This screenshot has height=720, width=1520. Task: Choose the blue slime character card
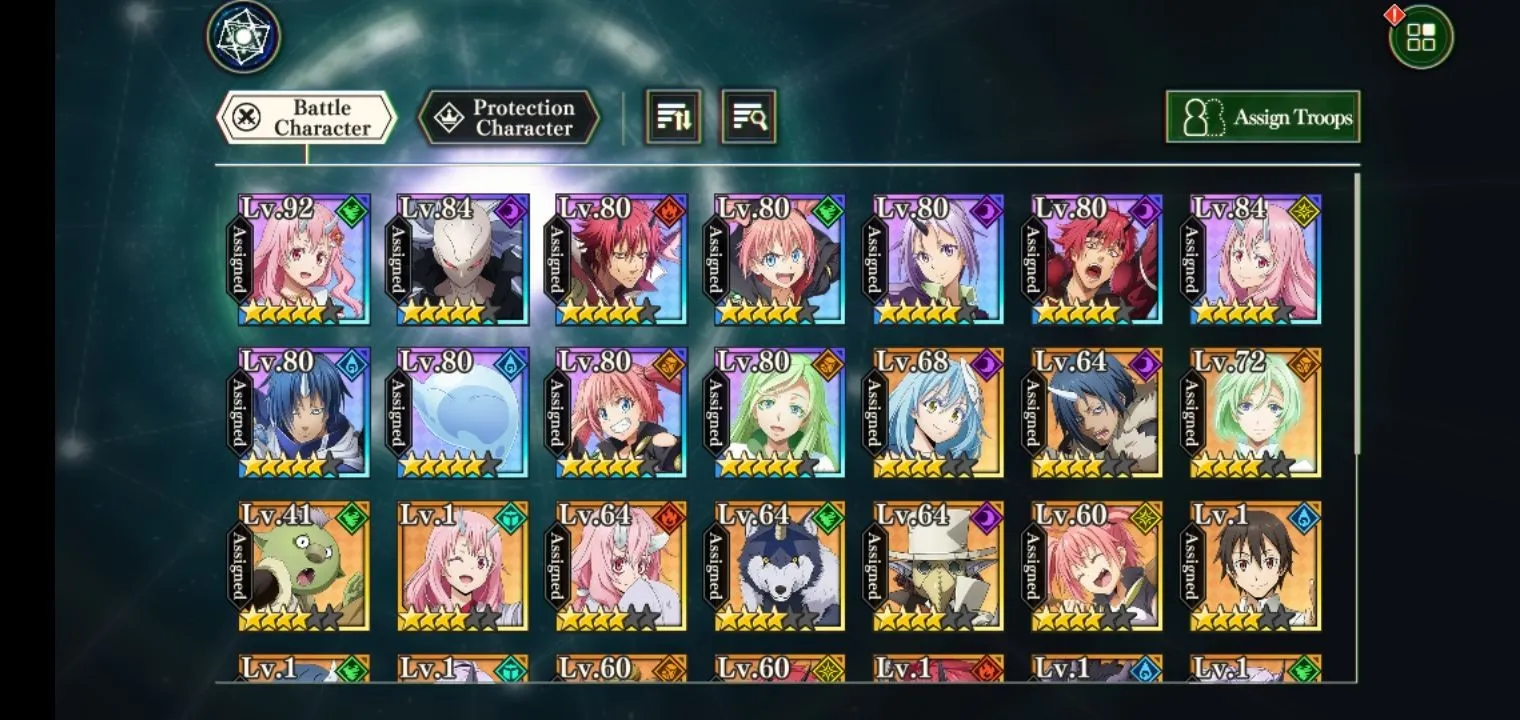click(462, 413)
